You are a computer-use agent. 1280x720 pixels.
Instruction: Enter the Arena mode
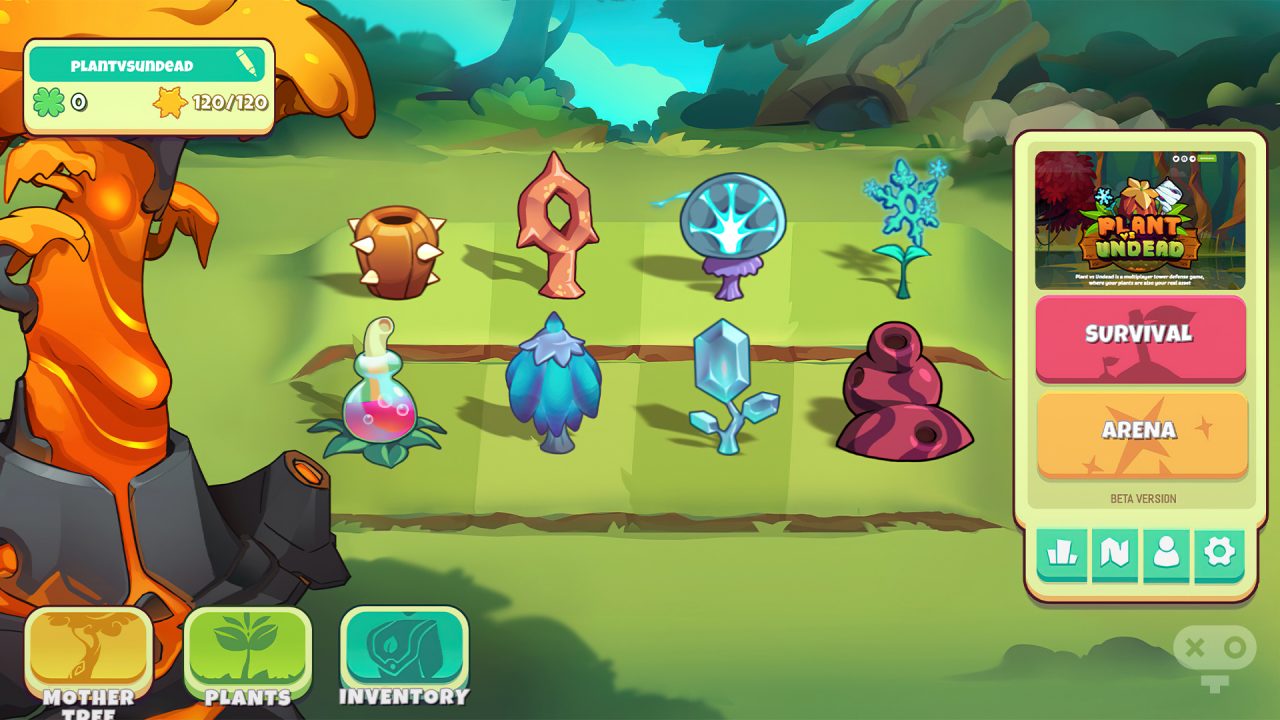pyautogui.click(x=1140, y=432)
